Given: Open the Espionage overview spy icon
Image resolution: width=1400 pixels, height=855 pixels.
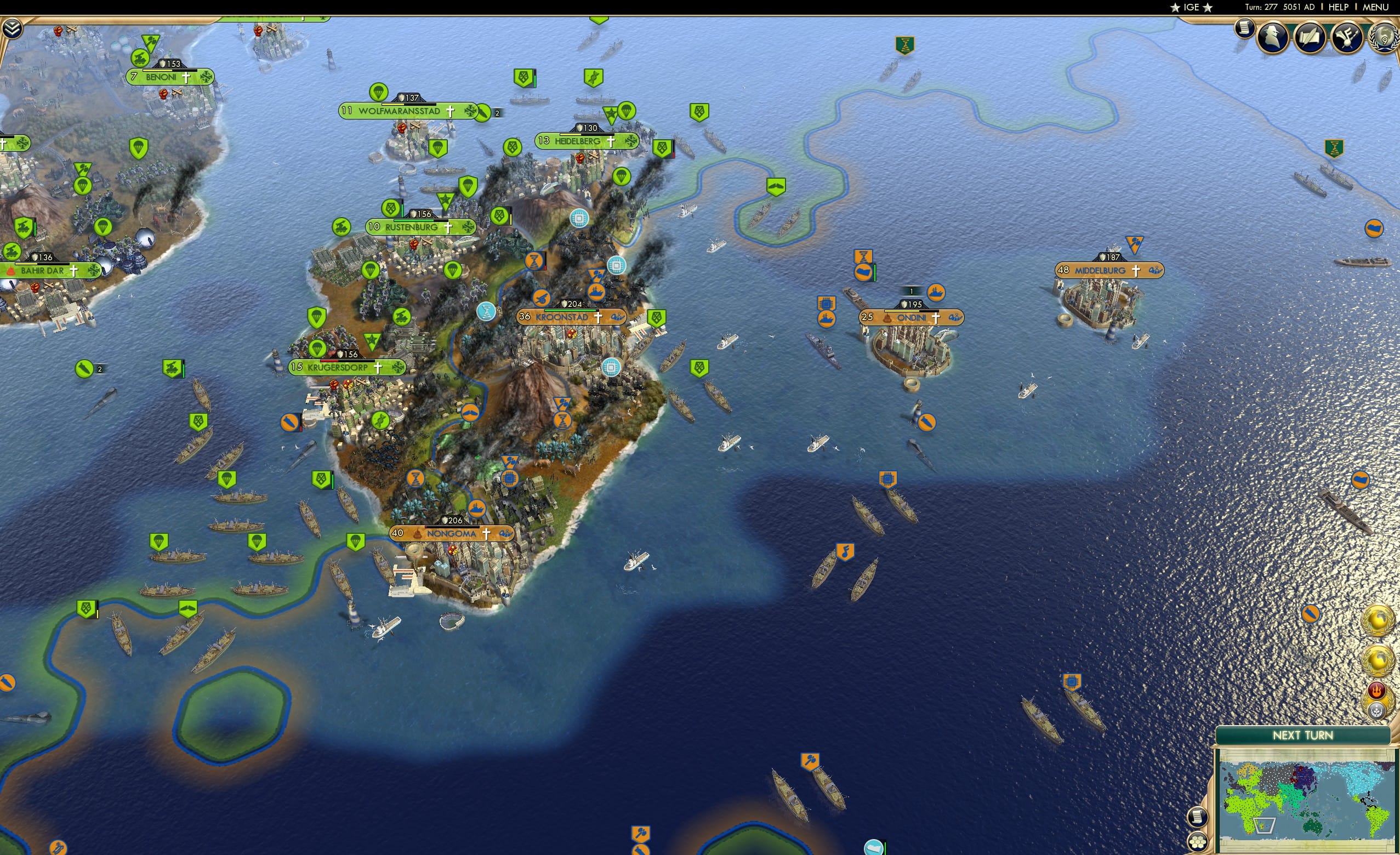Looking at the screenshot, I should 1272,36.
